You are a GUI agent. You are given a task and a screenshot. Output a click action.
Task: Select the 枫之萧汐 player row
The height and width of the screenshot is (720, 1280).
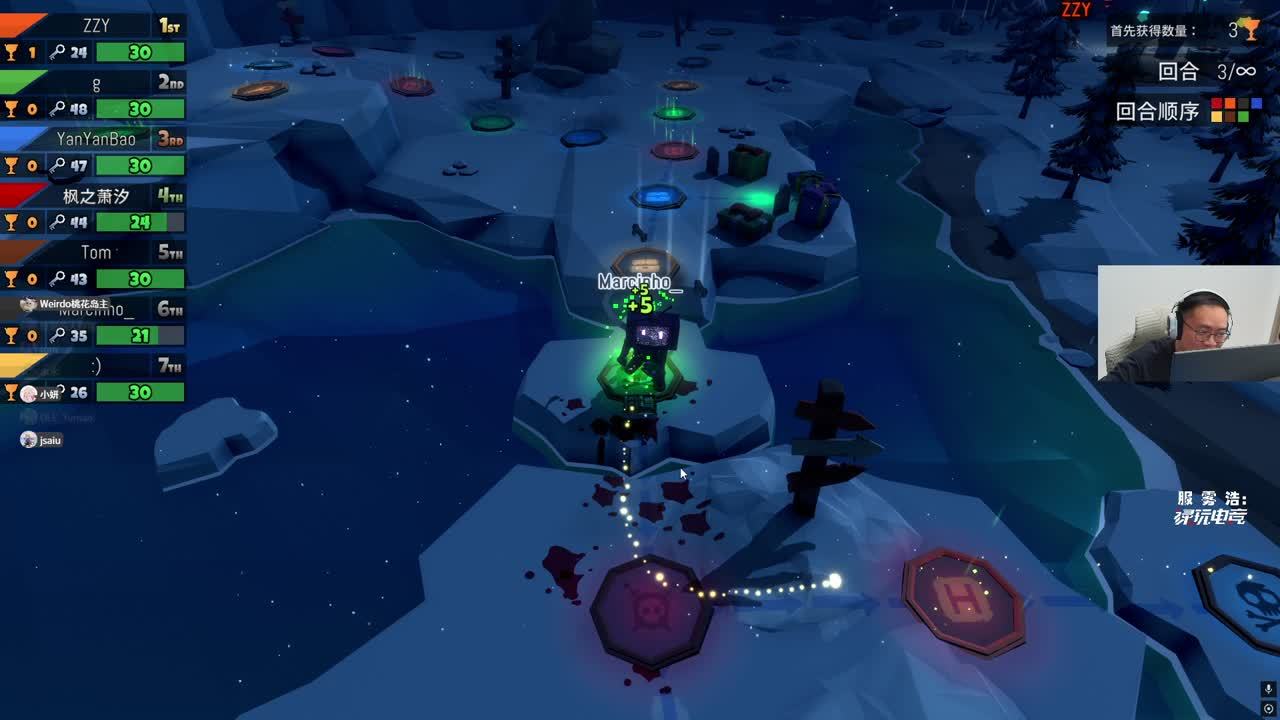(95, 208)
